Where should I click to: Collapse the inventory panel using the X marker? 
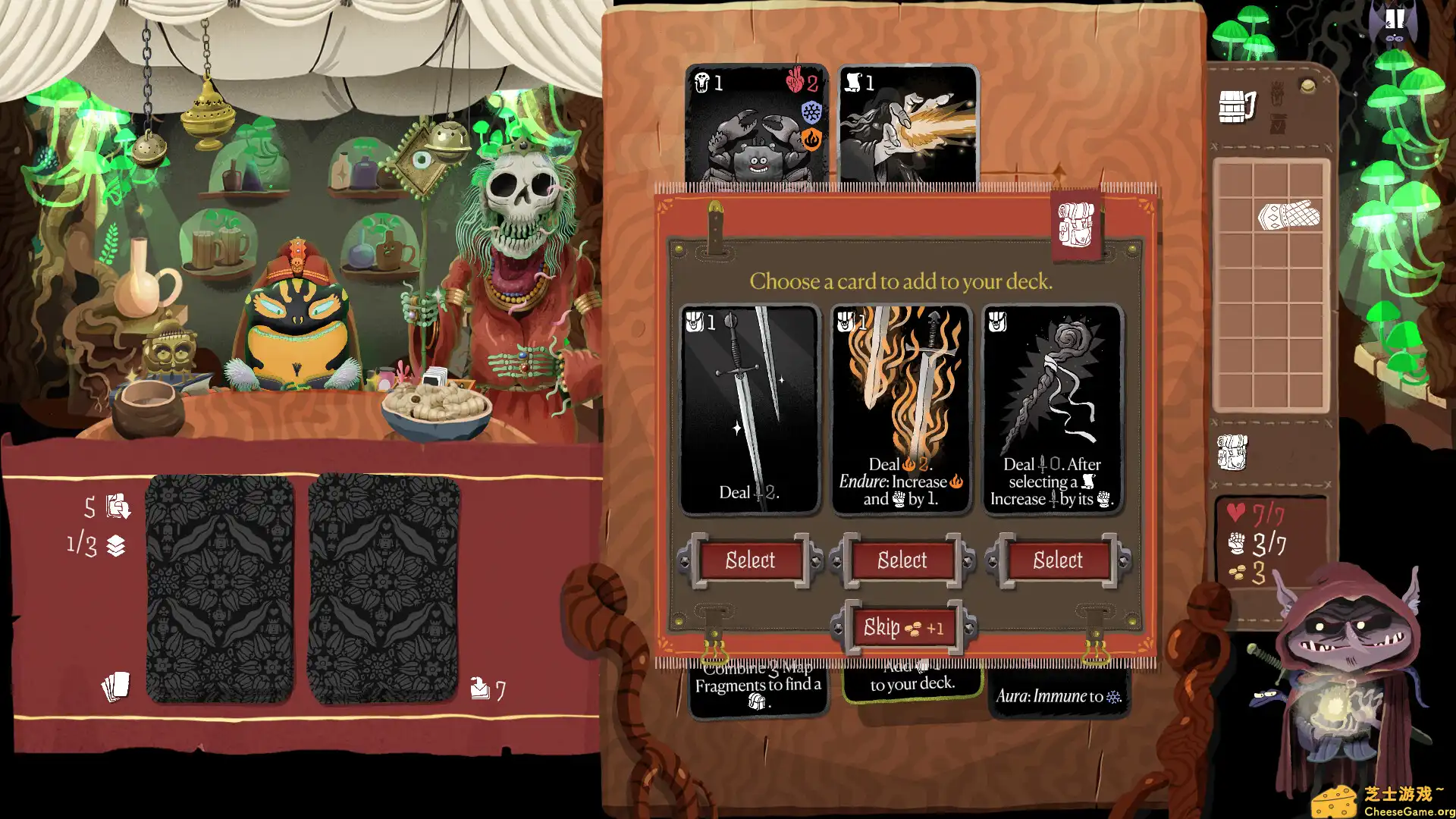(x=1326, y=78)
